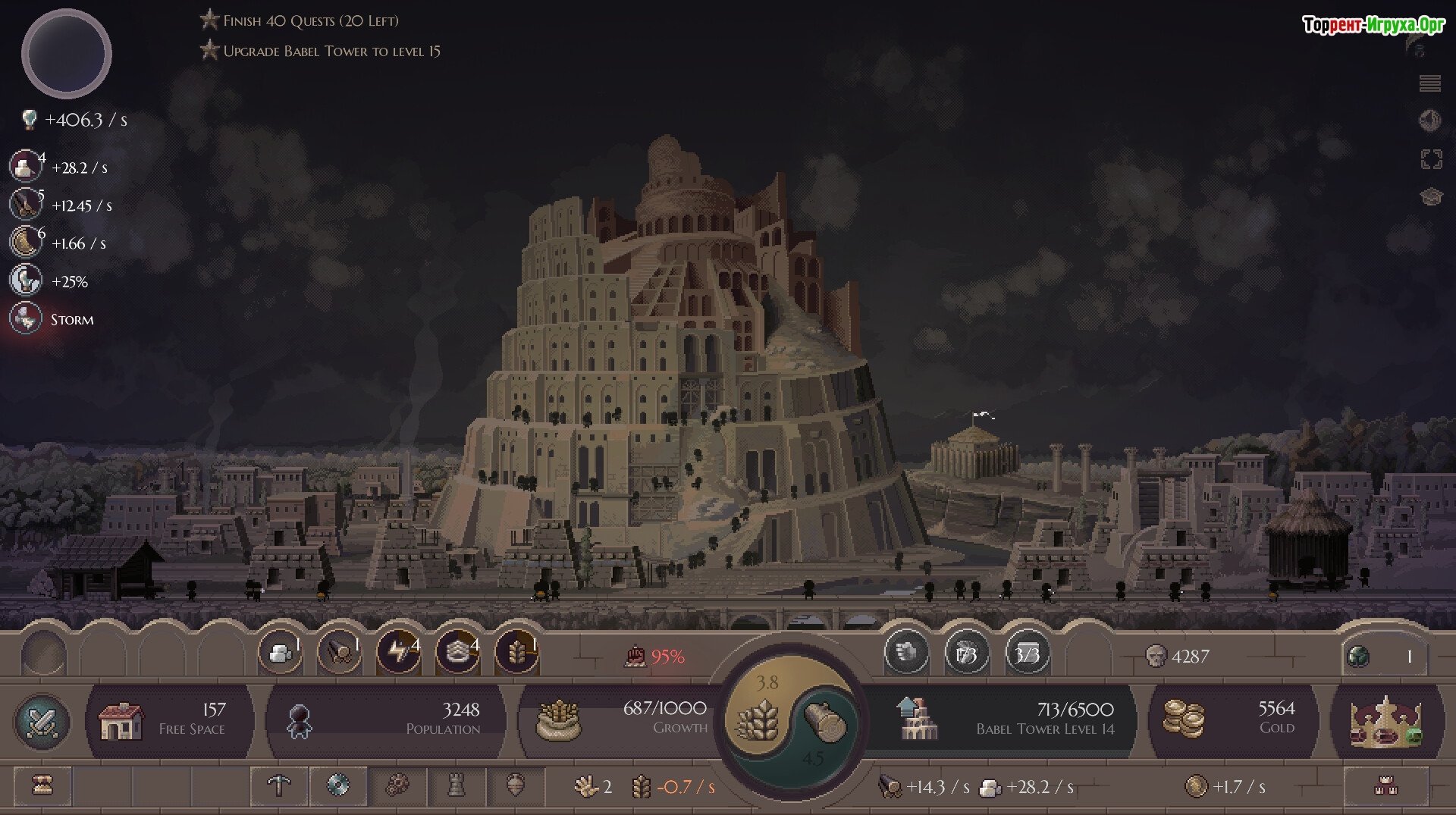Viewport: 1456px width, 815px height.
Task: Toggle the sound speaker icon
Action: point(1429,120)
